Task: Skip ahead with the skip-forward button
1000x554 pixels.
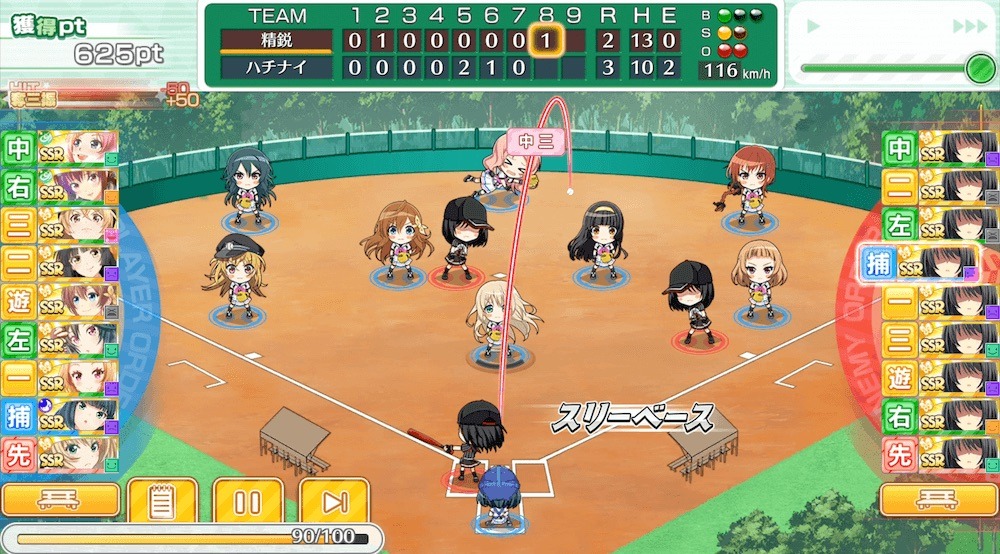Action: tap(334, 500)
